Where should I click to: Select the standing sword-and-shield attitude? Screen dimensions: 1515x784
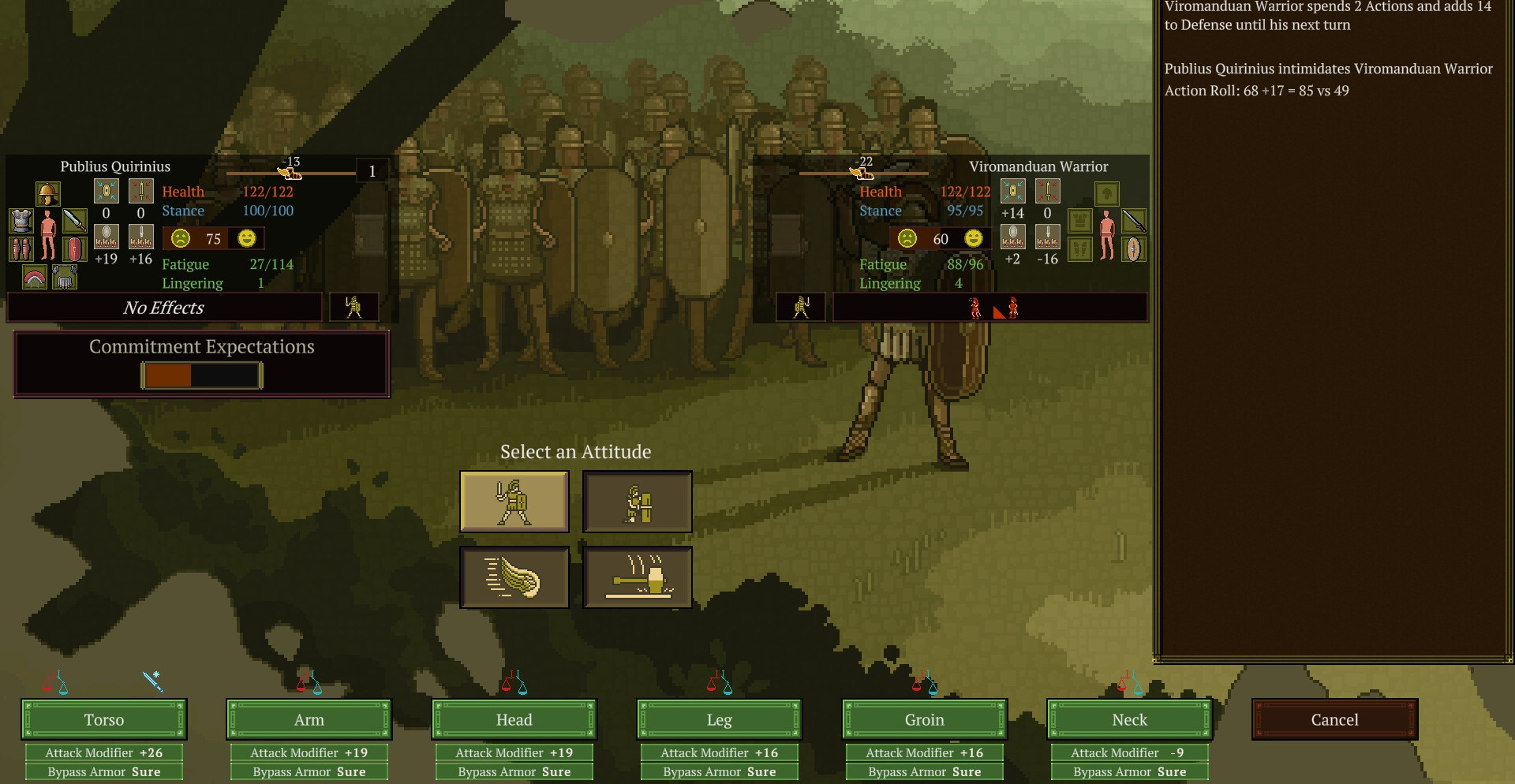pos(514,502)
